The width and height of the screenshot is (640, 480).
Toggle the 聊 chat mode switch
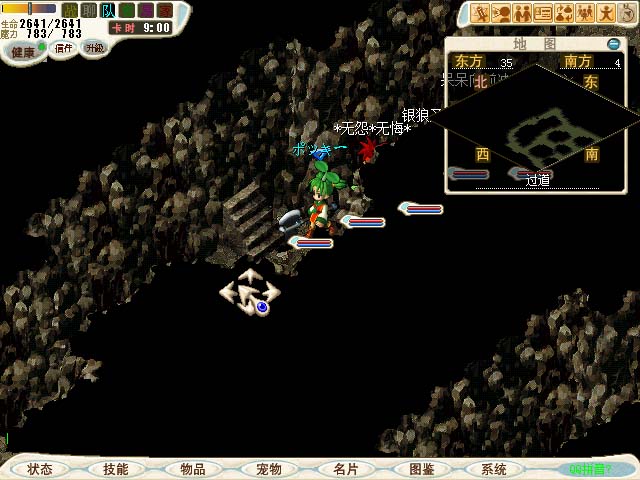click(89, 10)
